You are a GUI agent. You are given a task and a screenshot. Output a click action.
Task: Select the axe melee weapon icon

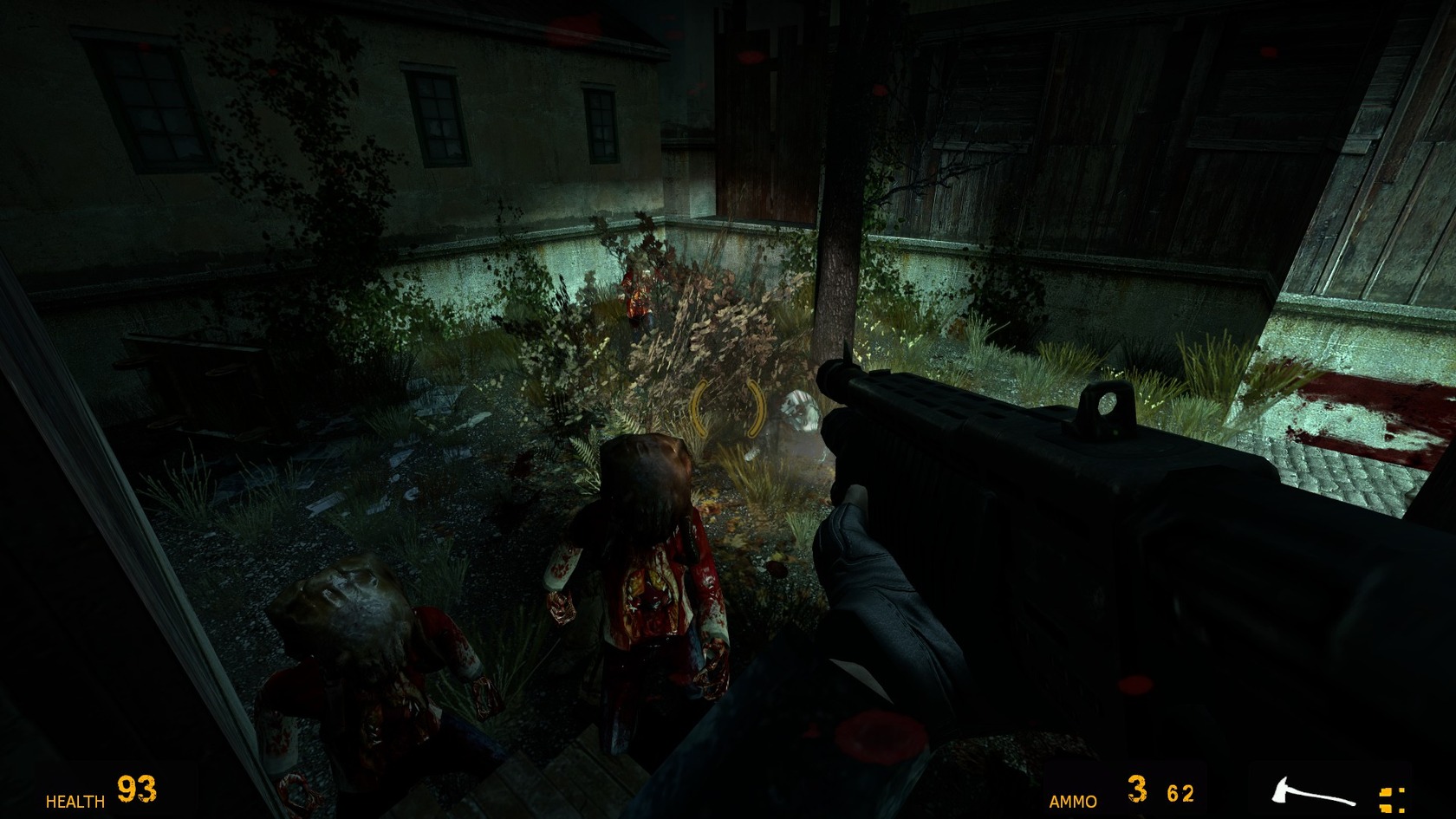[1311, 795]
